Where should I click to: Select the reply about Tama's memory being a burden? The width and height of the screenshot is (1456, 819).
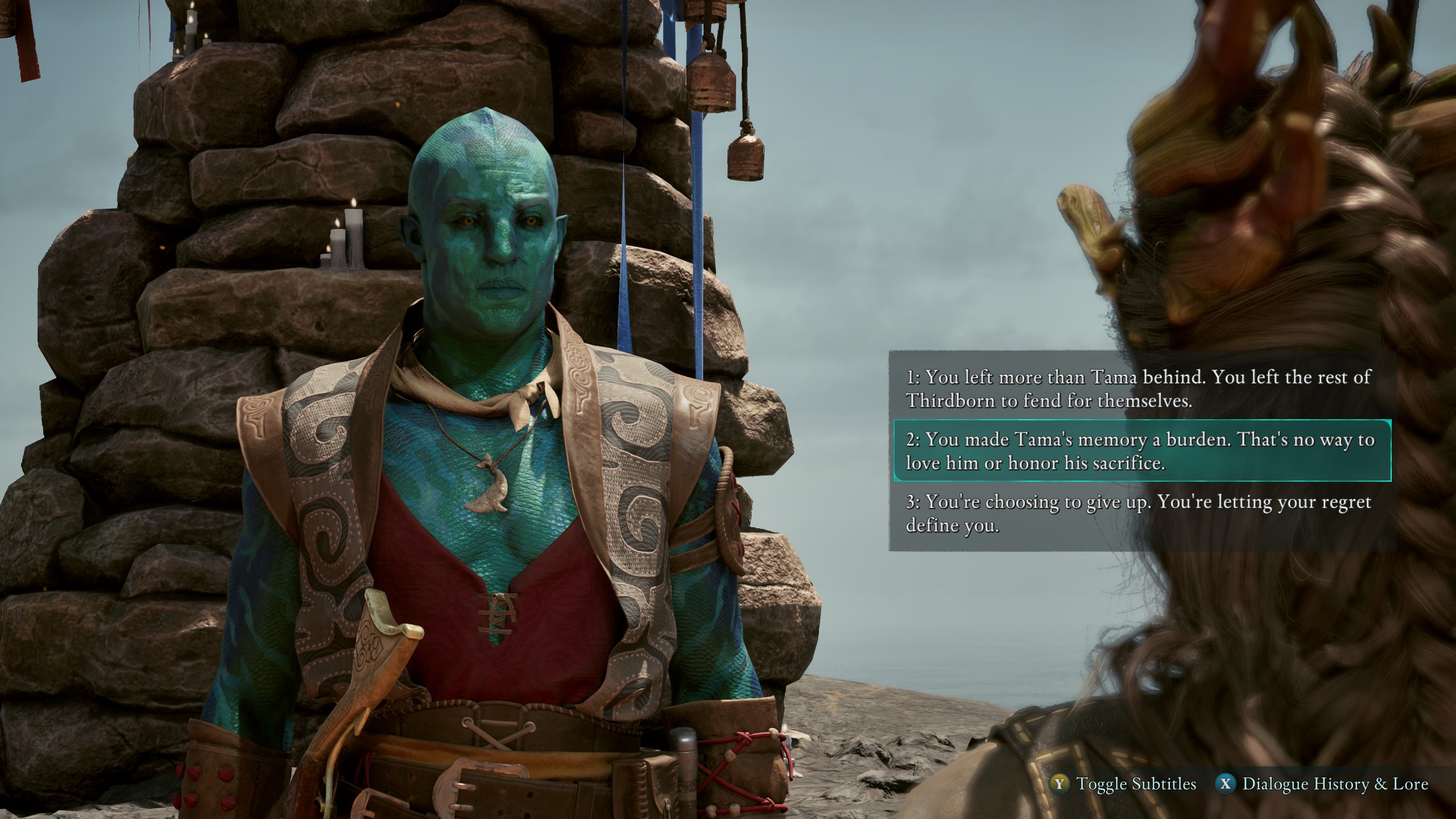[x=1140, y=451]
